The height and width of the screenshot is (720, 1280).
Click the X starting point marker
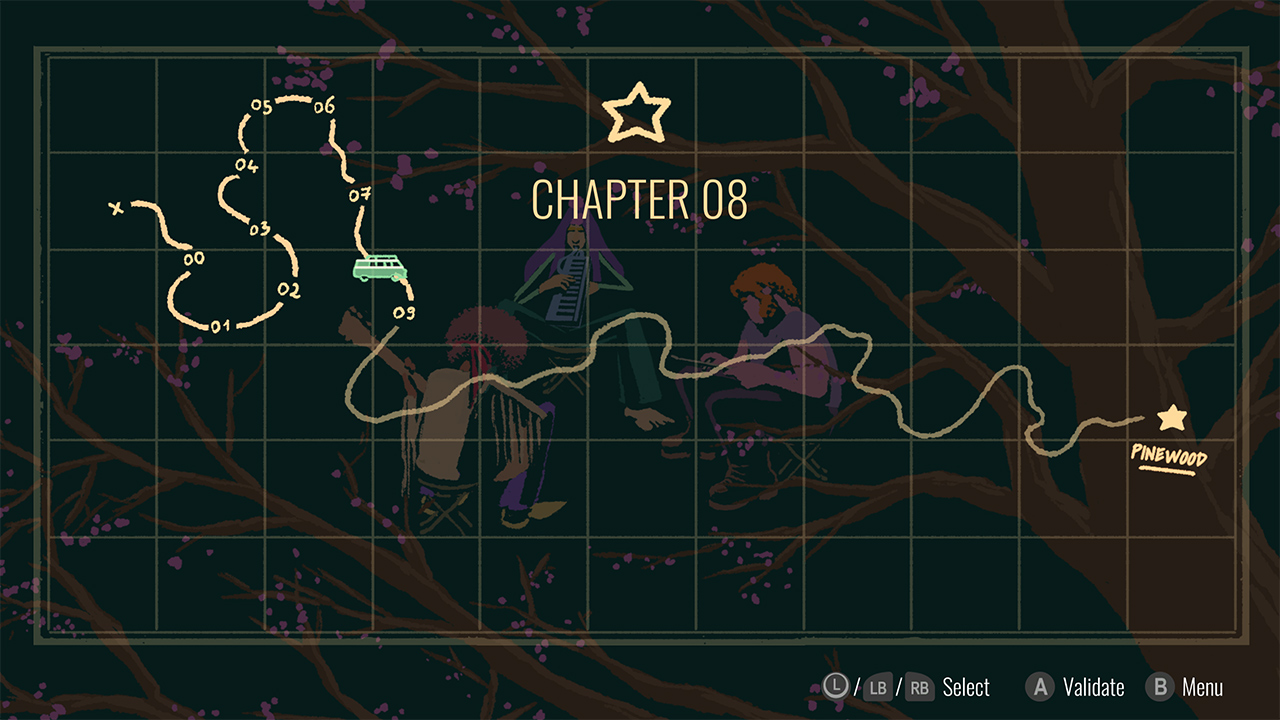[x=116, y=207]
